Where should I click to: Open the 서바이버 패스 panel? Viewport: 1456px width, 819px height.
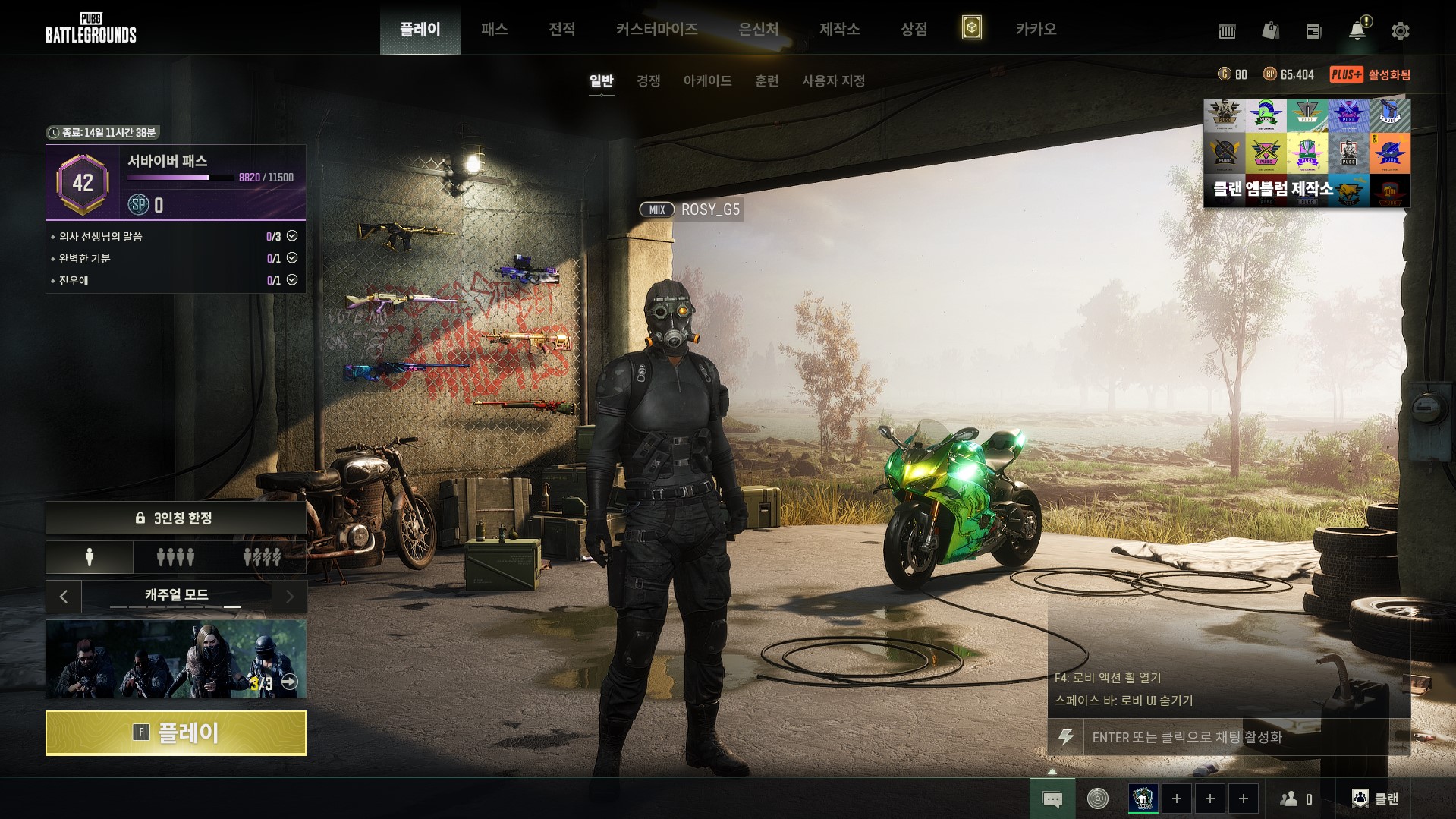click(x=176, y=182)
